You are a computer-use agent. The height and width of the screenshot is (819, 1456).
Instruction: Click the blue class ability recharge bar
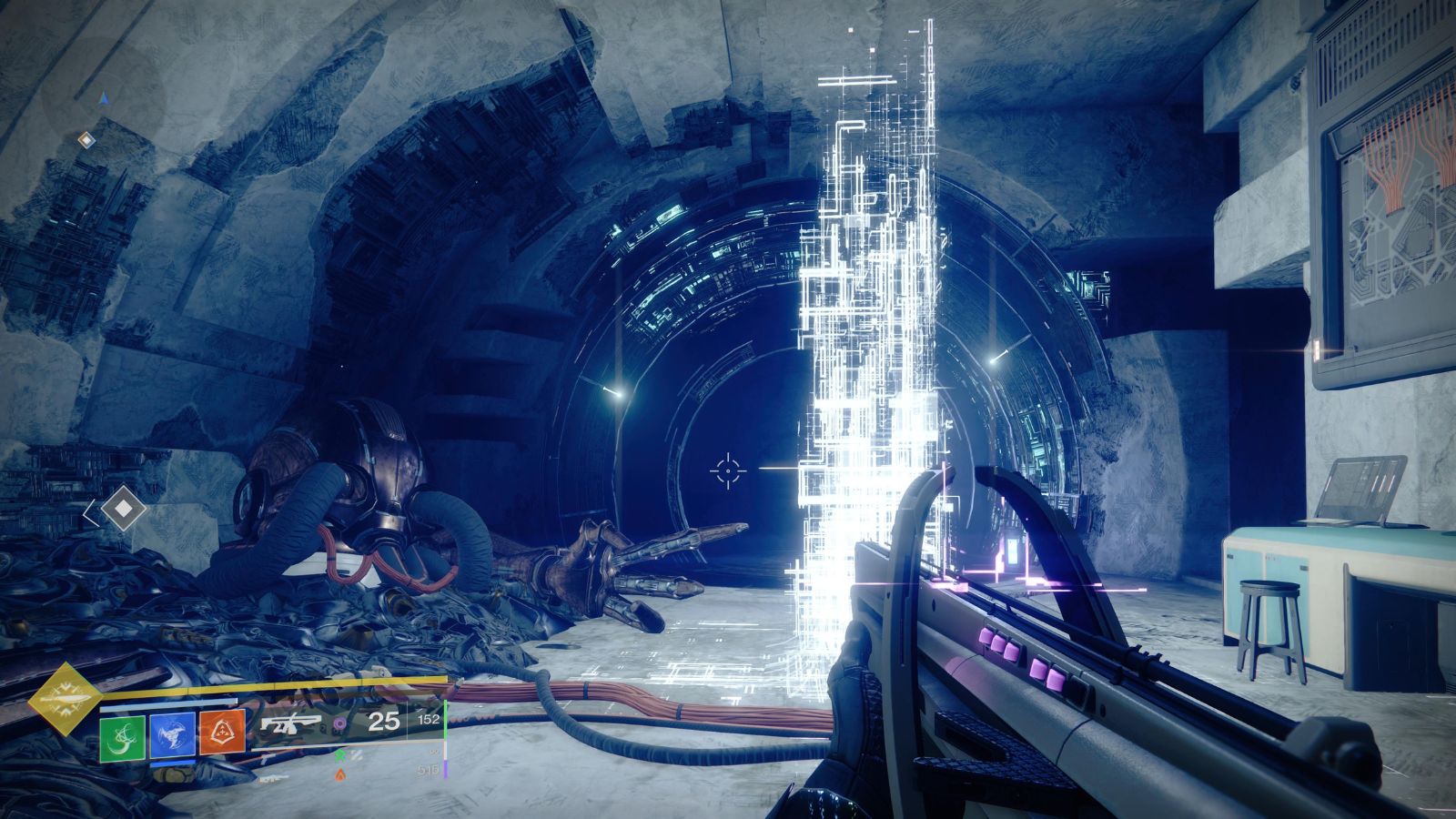175,761
